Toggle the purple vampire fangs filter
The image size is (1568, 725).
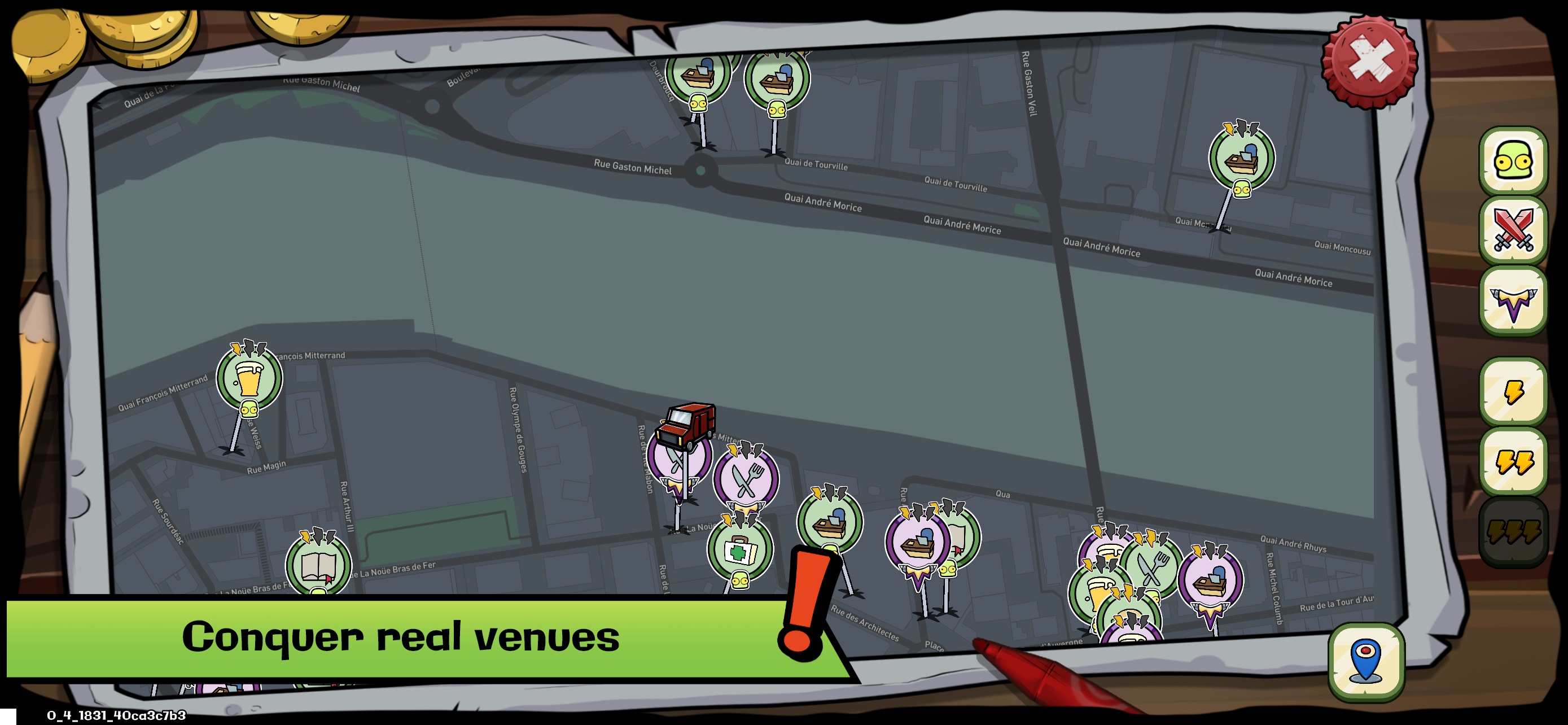tap(1513, 300)
